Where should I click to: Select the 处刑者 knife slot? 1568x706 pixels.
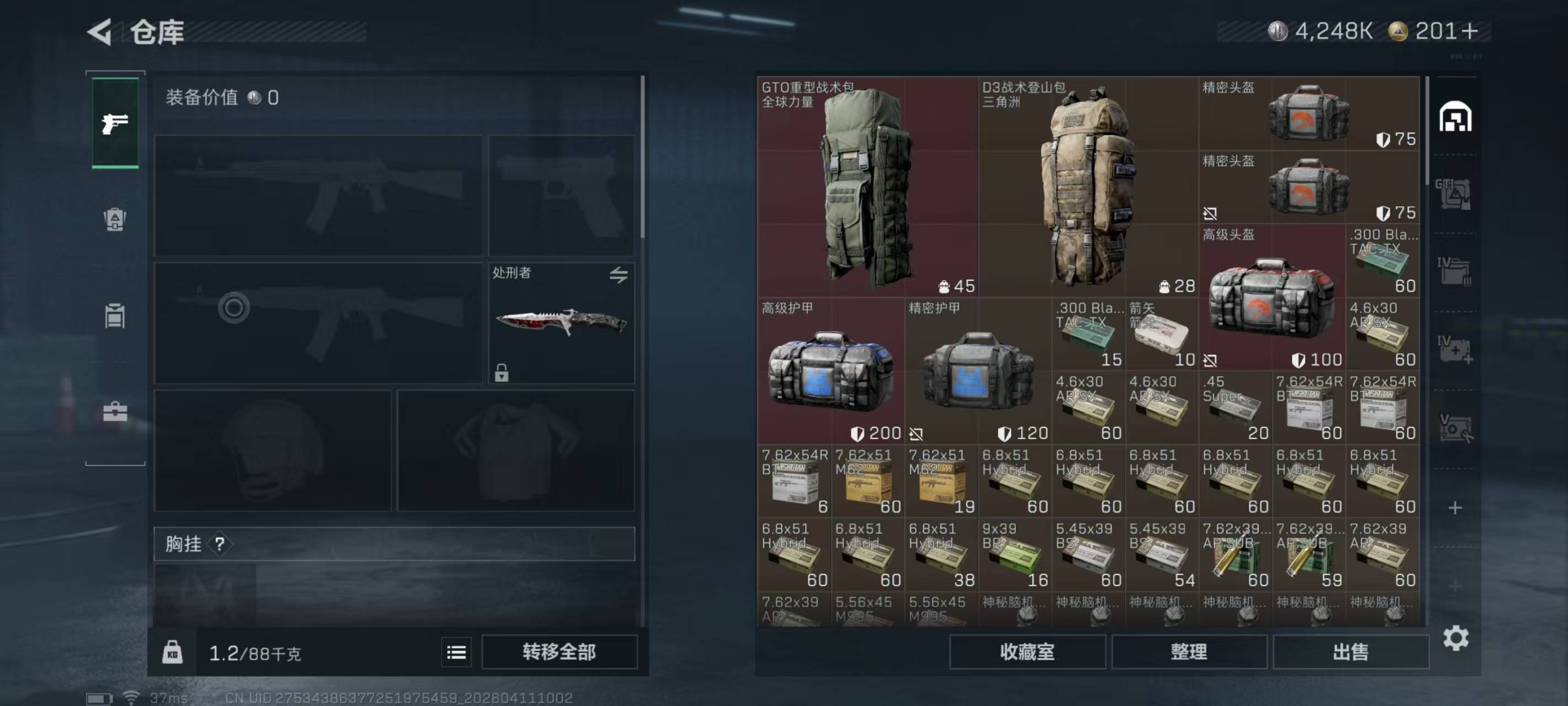coord(561,323)
